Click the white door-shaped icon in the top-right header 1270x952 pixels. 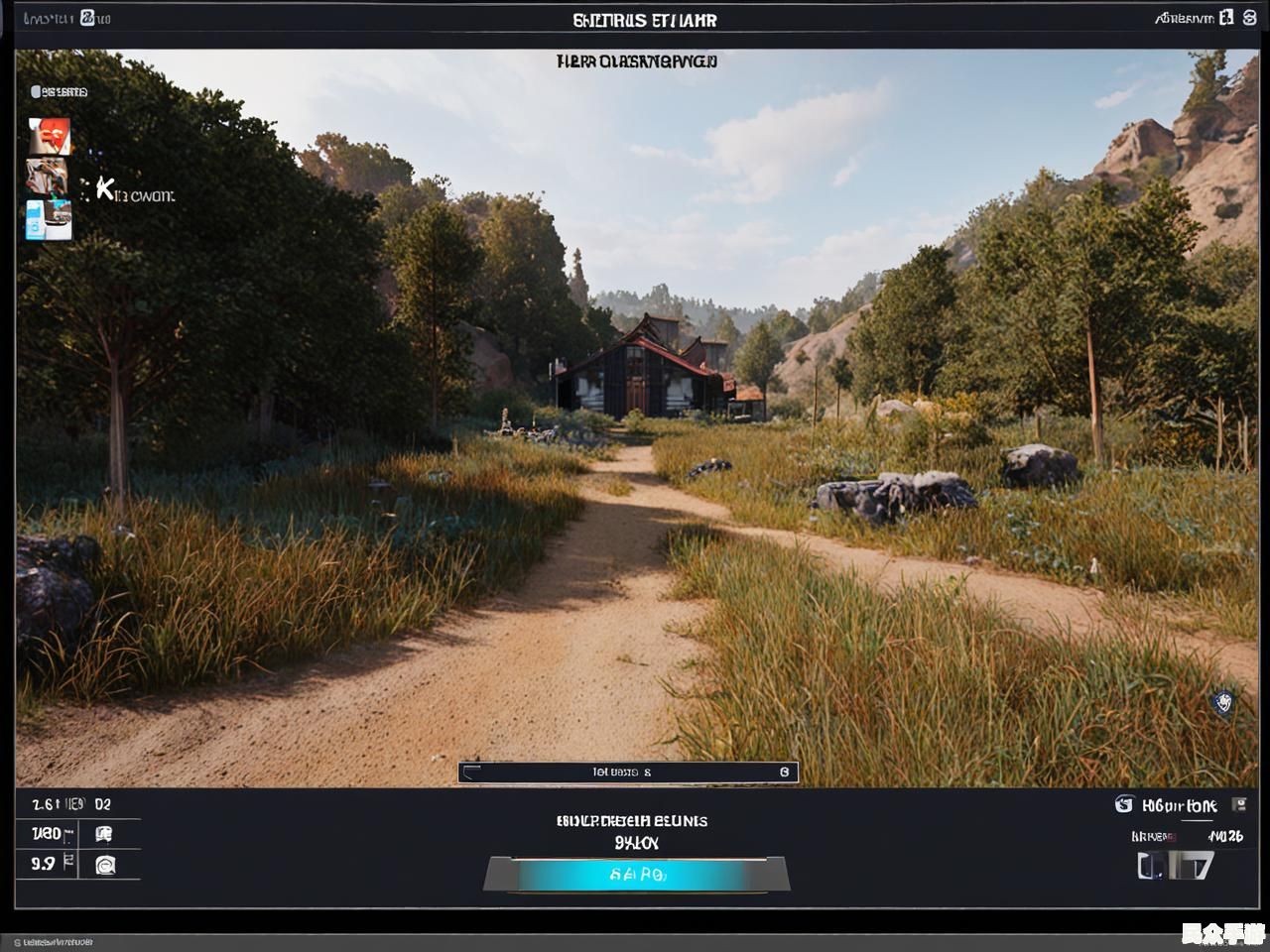click(1226, 17)
